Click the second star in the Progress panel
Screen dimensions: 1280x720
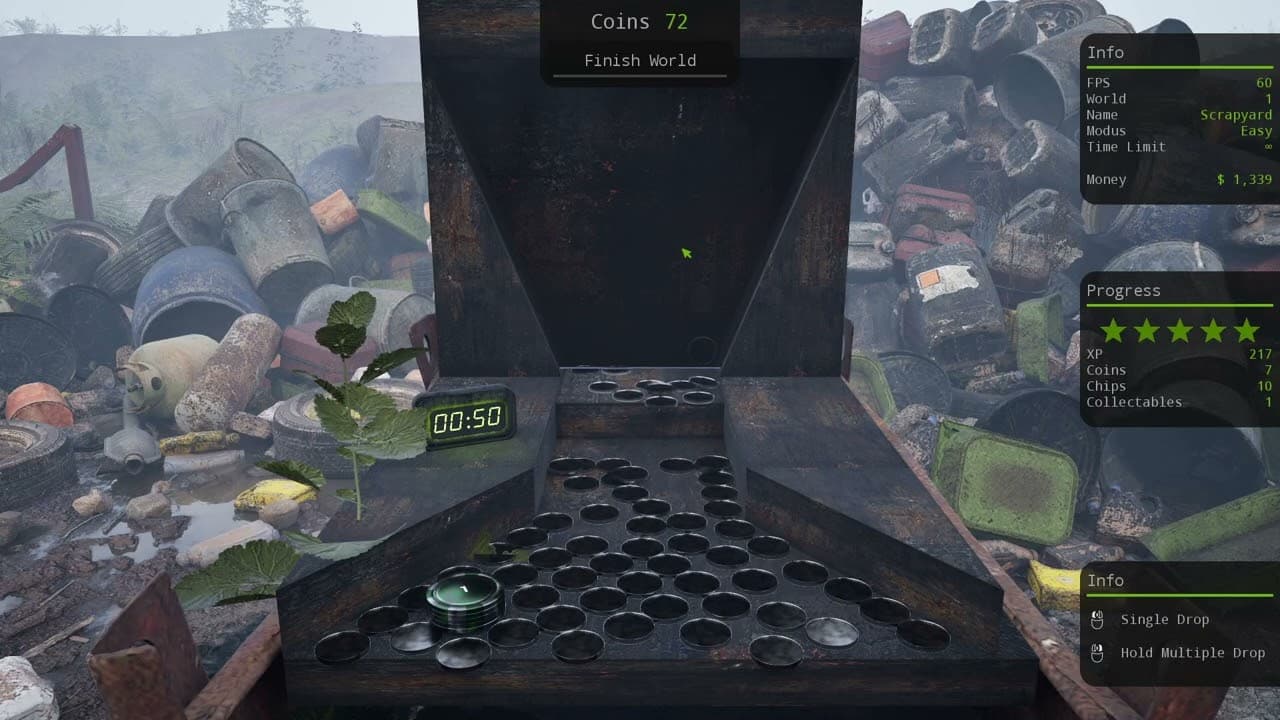coord(1148,330)
